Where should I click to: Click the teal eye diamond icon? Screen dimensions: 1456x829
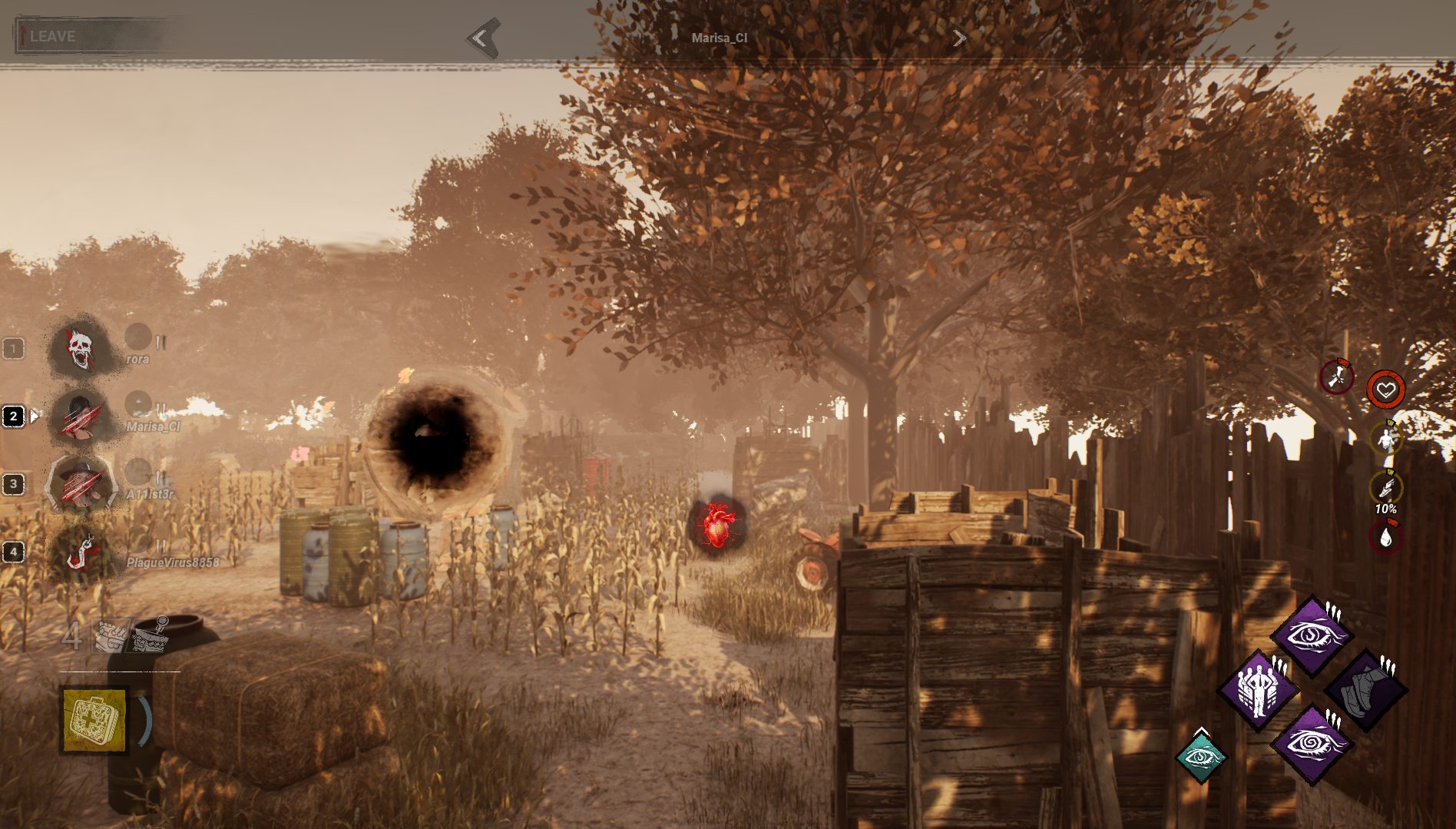[x=1201, y=758]
